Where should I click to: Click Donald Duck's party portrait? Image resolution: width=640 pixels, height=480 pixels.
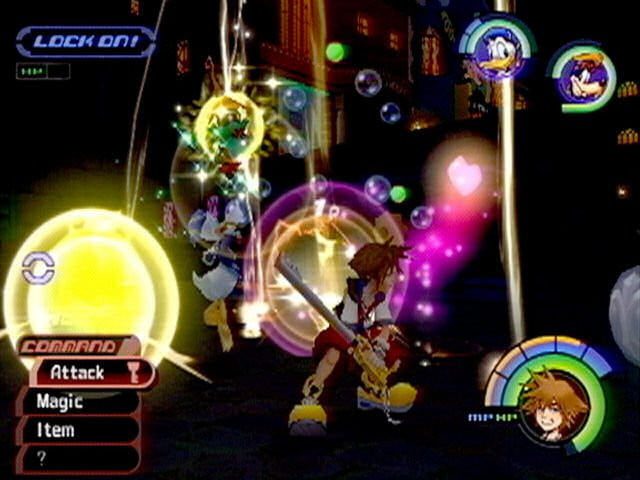(497, 50)
